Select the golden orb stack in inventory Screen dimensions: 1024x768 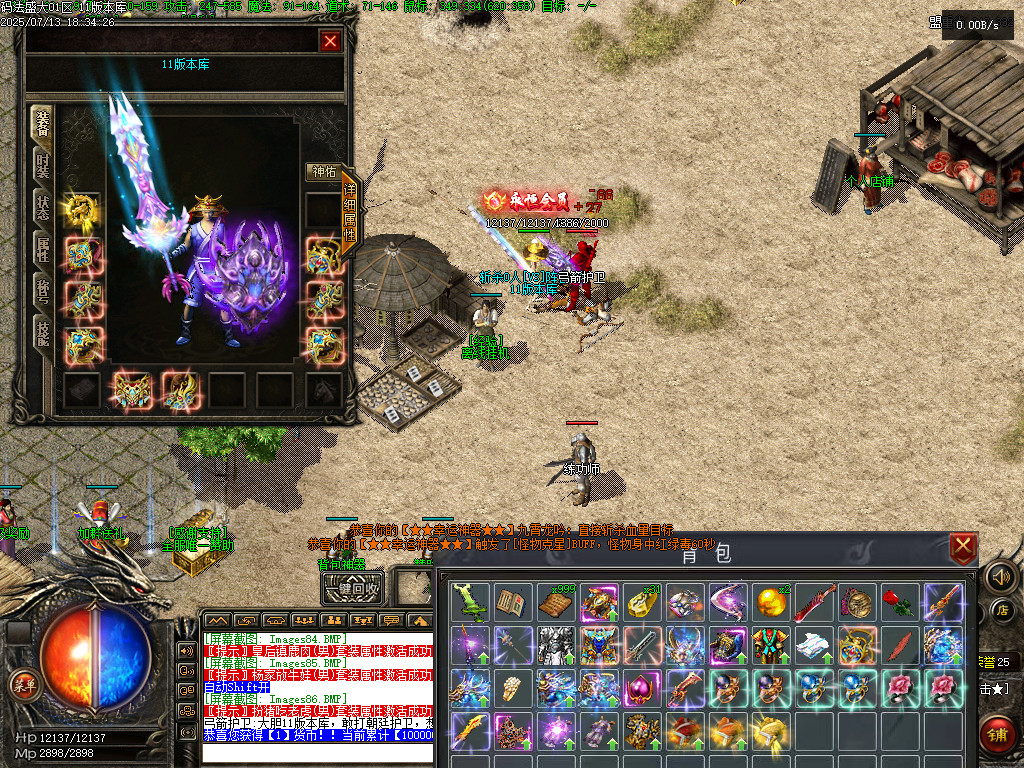point(770,602)
